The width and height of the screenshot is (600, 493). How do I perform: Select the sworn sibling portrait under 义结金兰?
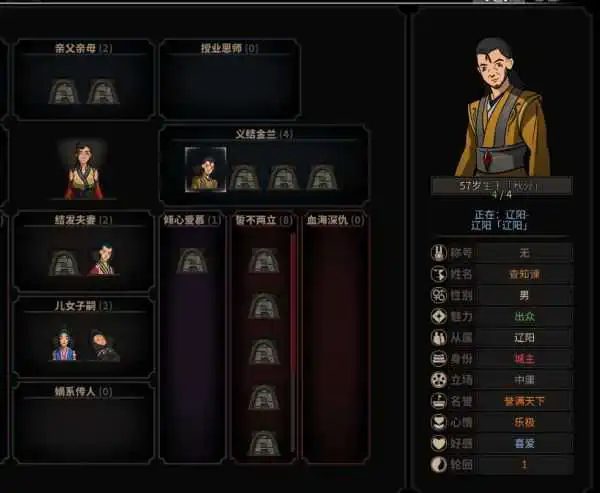203,169
